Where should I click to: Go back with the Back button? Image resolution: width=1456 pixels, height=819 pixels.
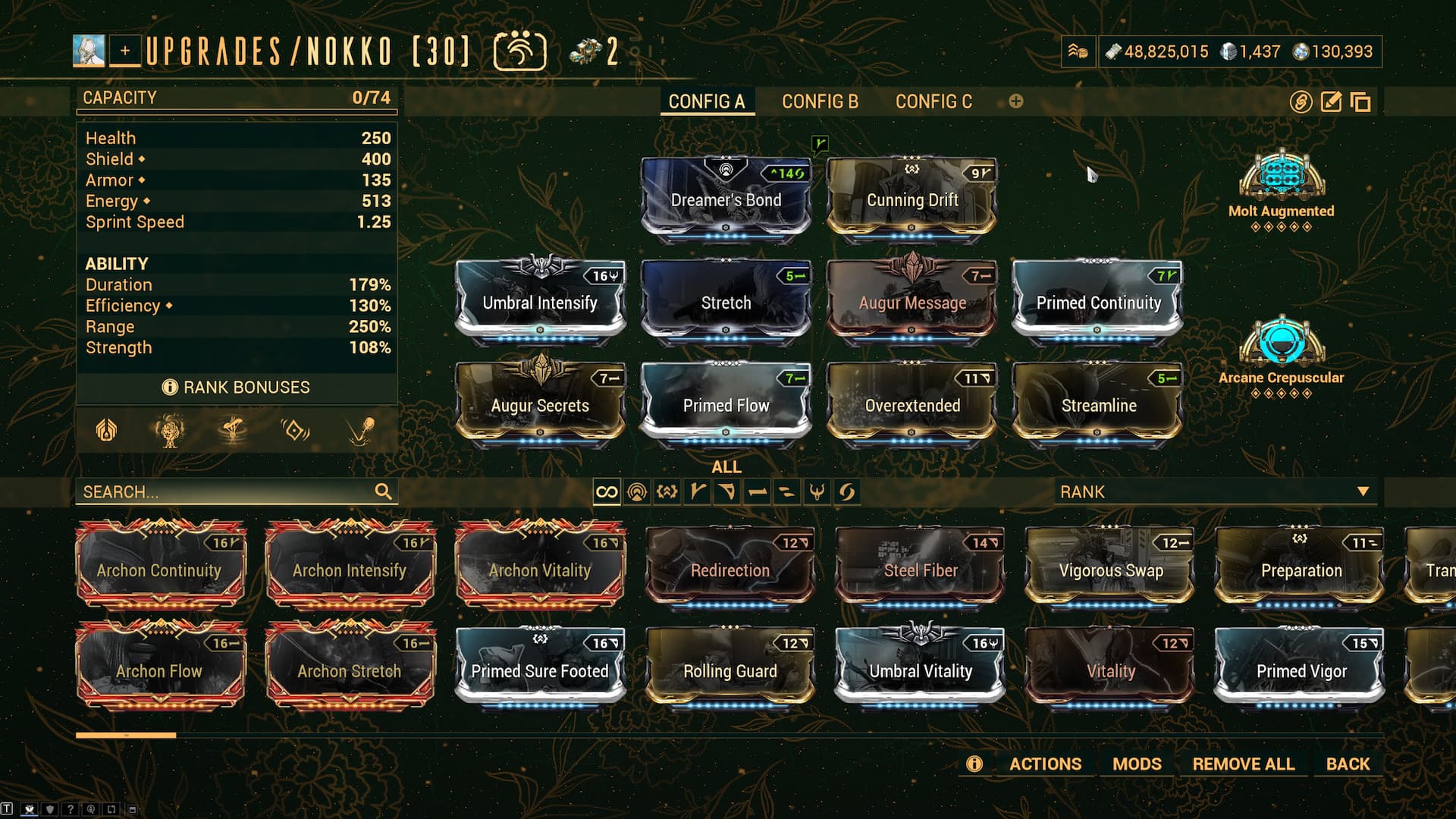coord(1348,764)
